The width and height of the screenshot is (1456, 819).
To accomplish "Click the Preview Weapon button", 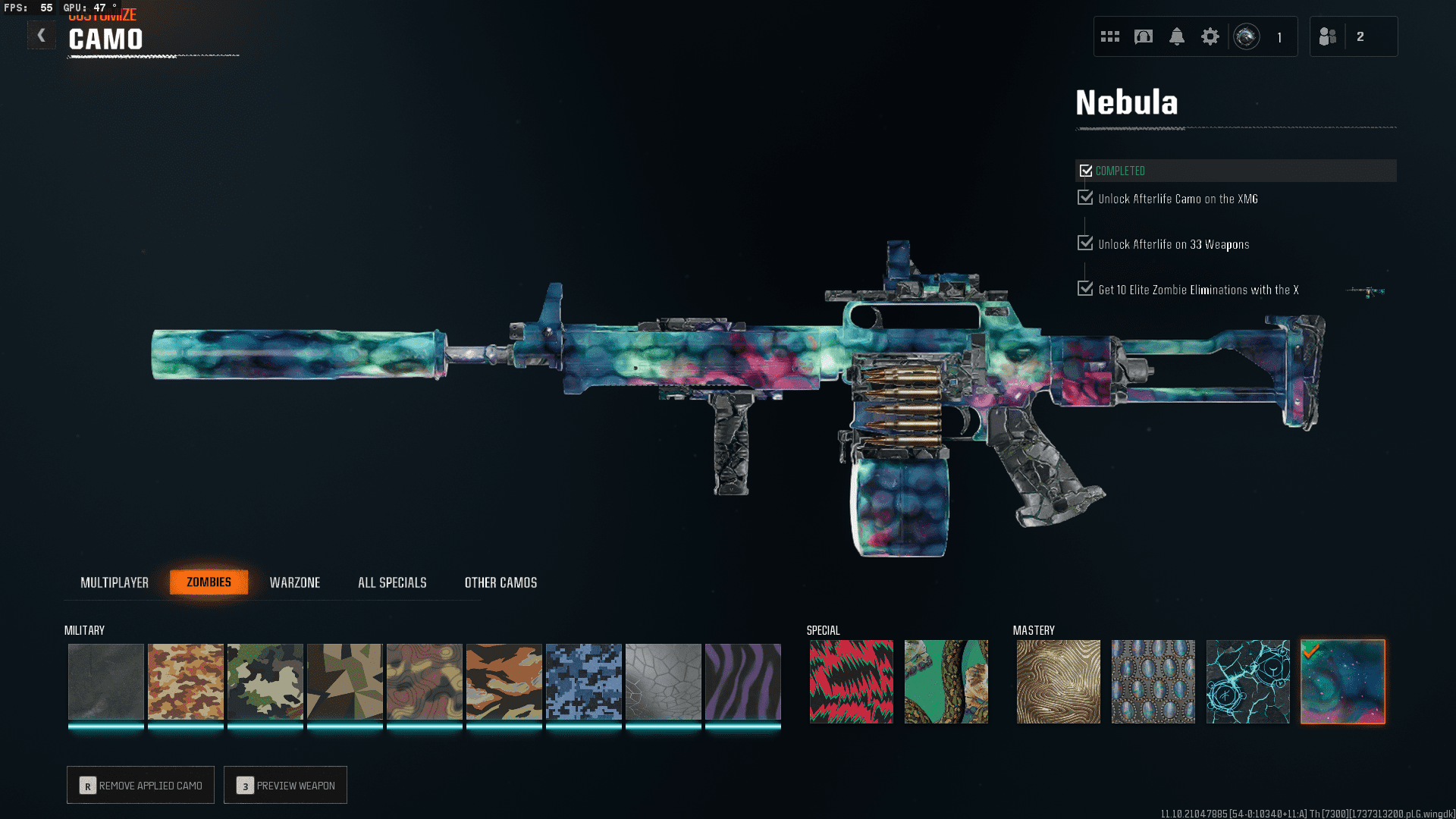I will (x=286, y=785).
